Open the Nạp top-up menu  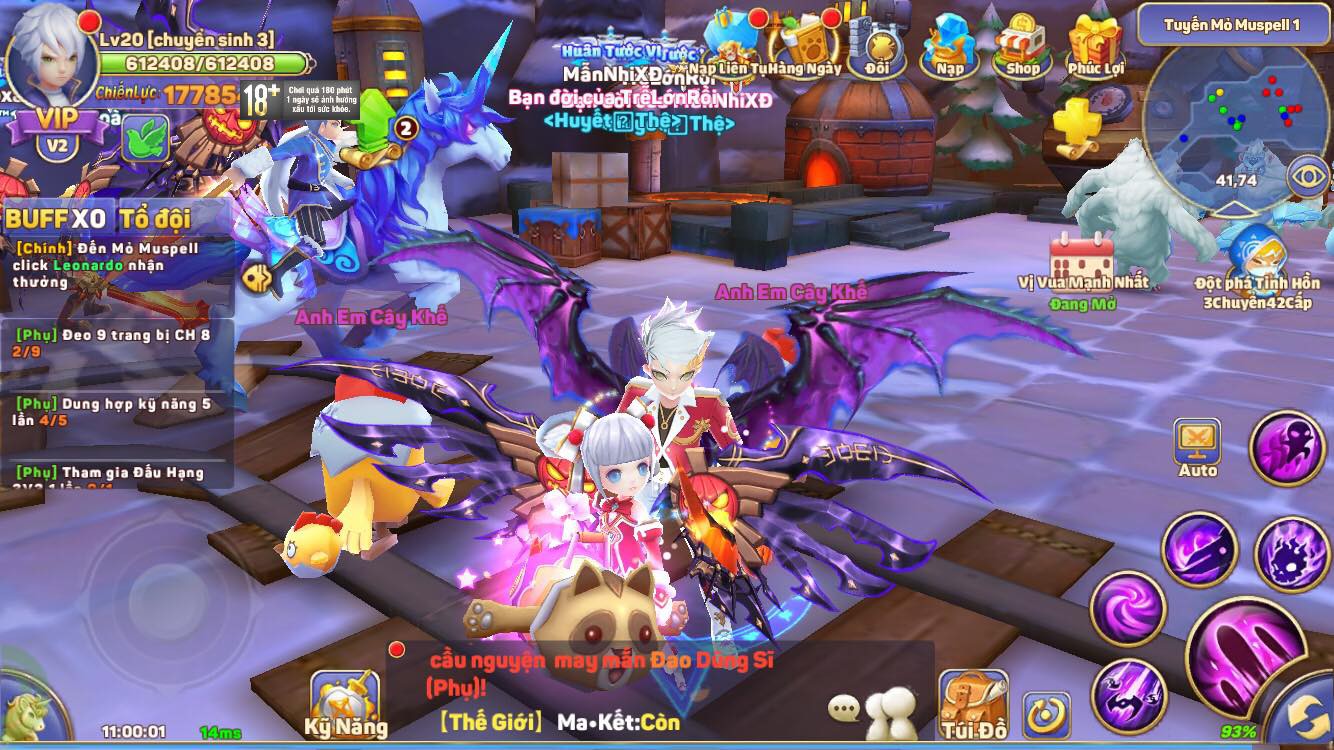(949, 45)
